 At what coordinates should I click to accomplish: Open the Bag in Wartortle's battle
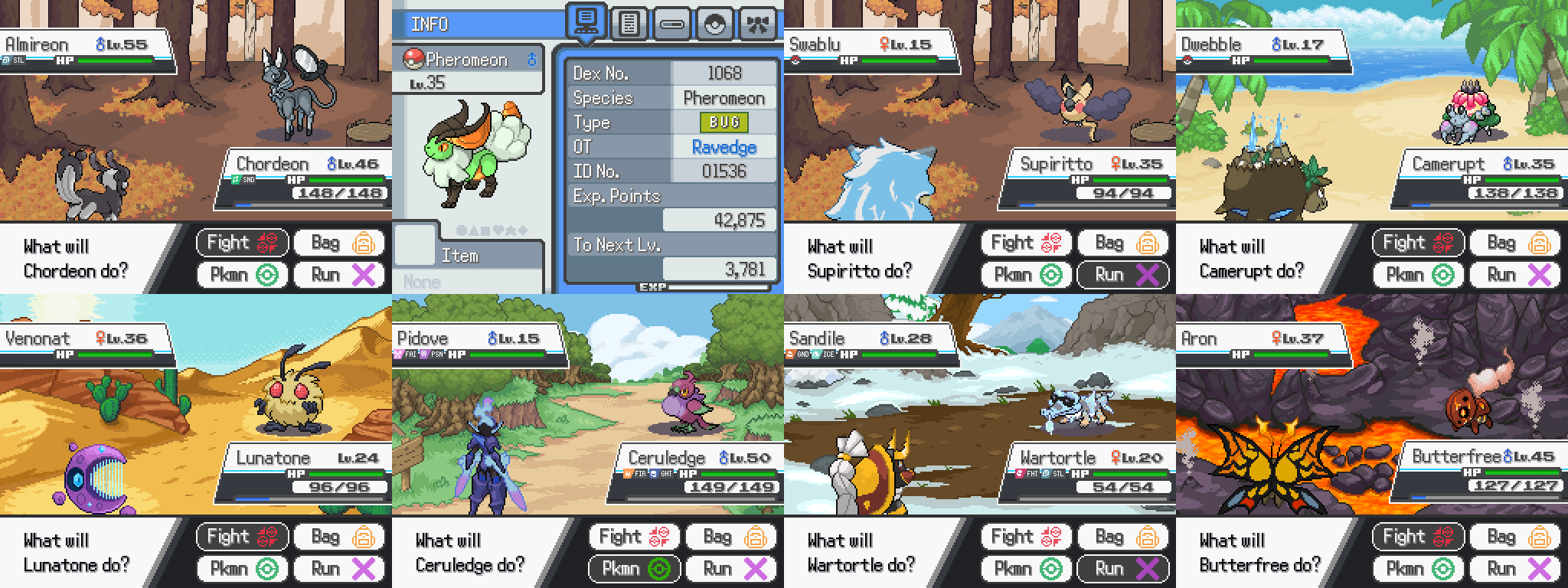tap(1124, 537)
